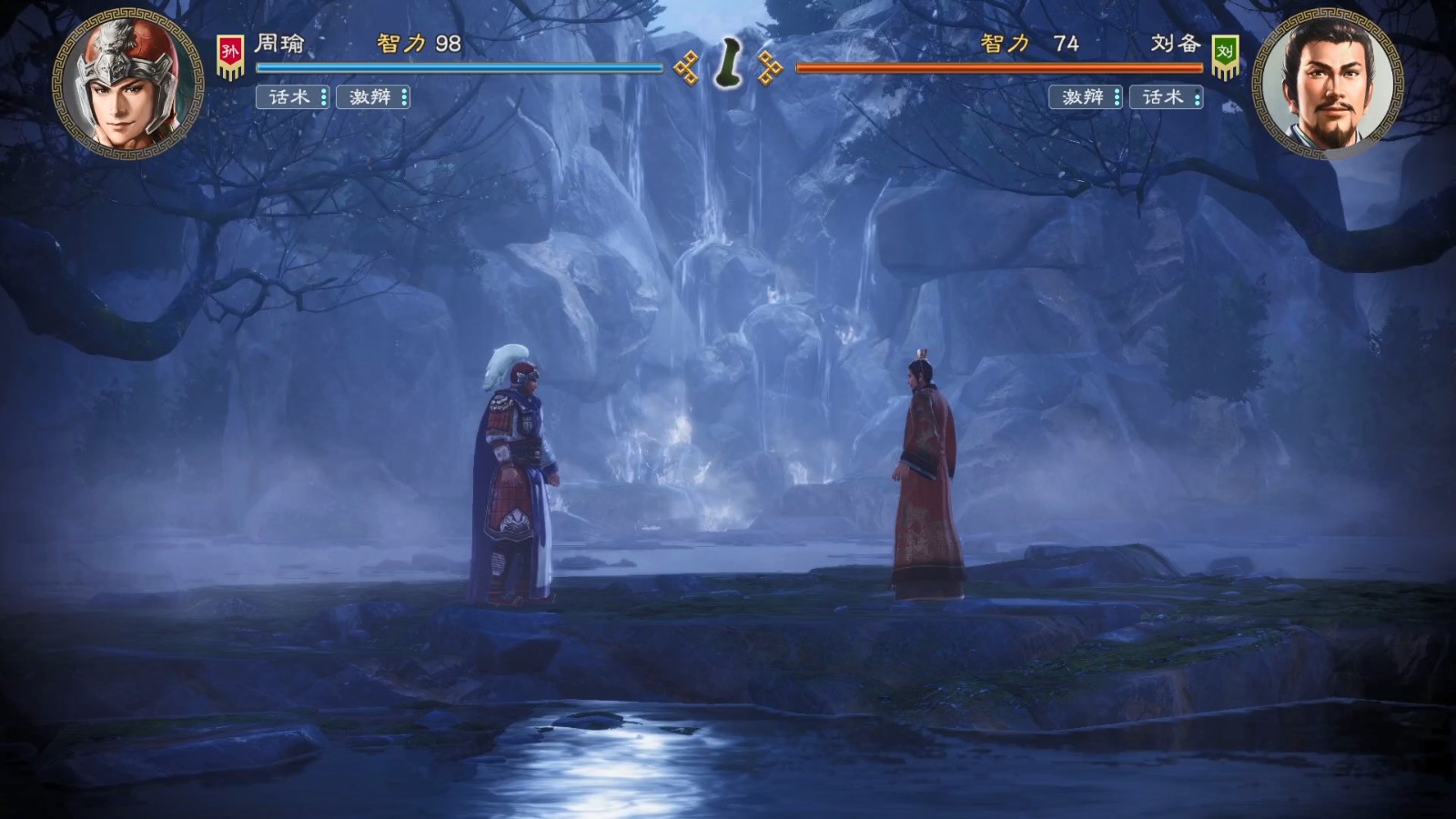Open Zhou Yu's 话术 skill option
The width and height of the screenshot is (1456, 819).
pyautogui.click(x=288, y=98)
